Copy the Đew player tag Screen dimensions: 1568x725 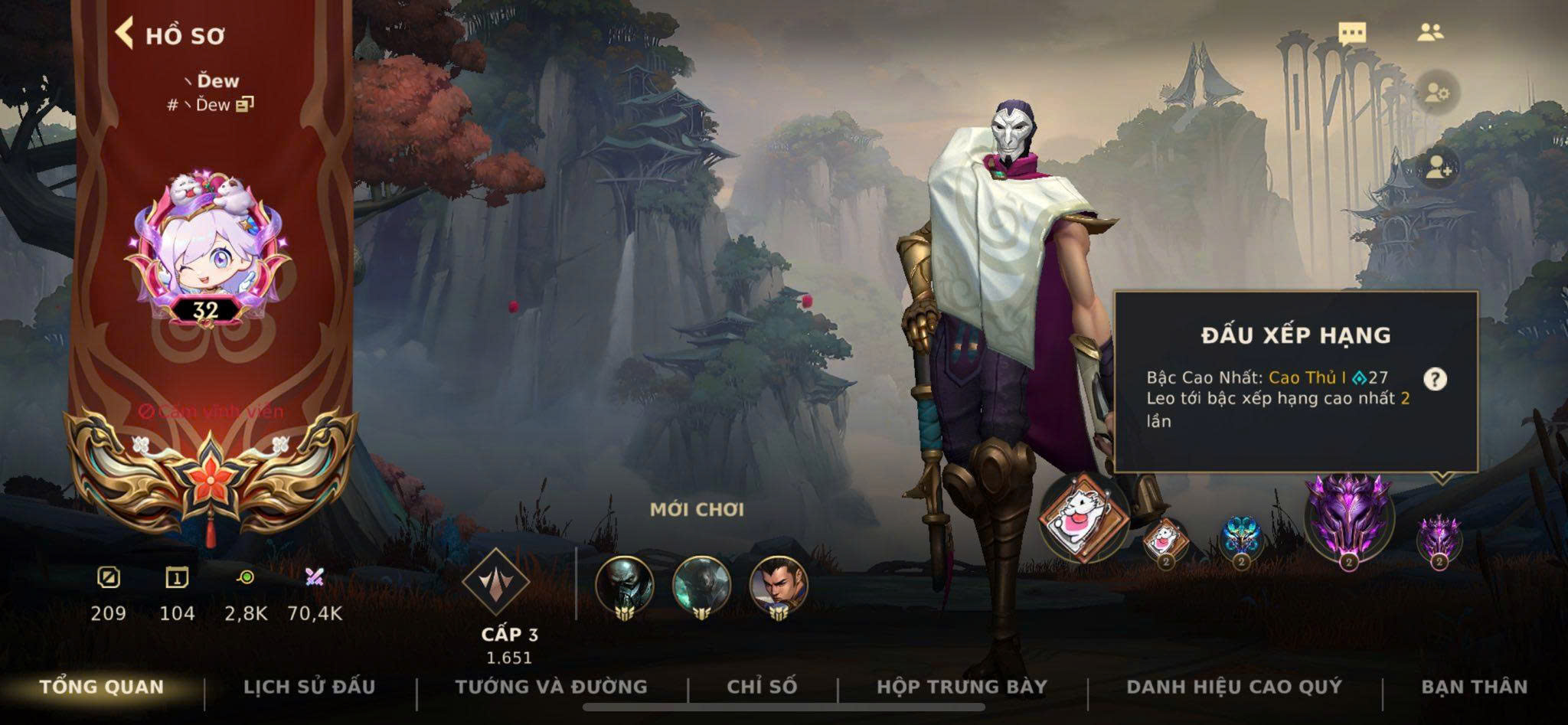(x=244, y=105)
